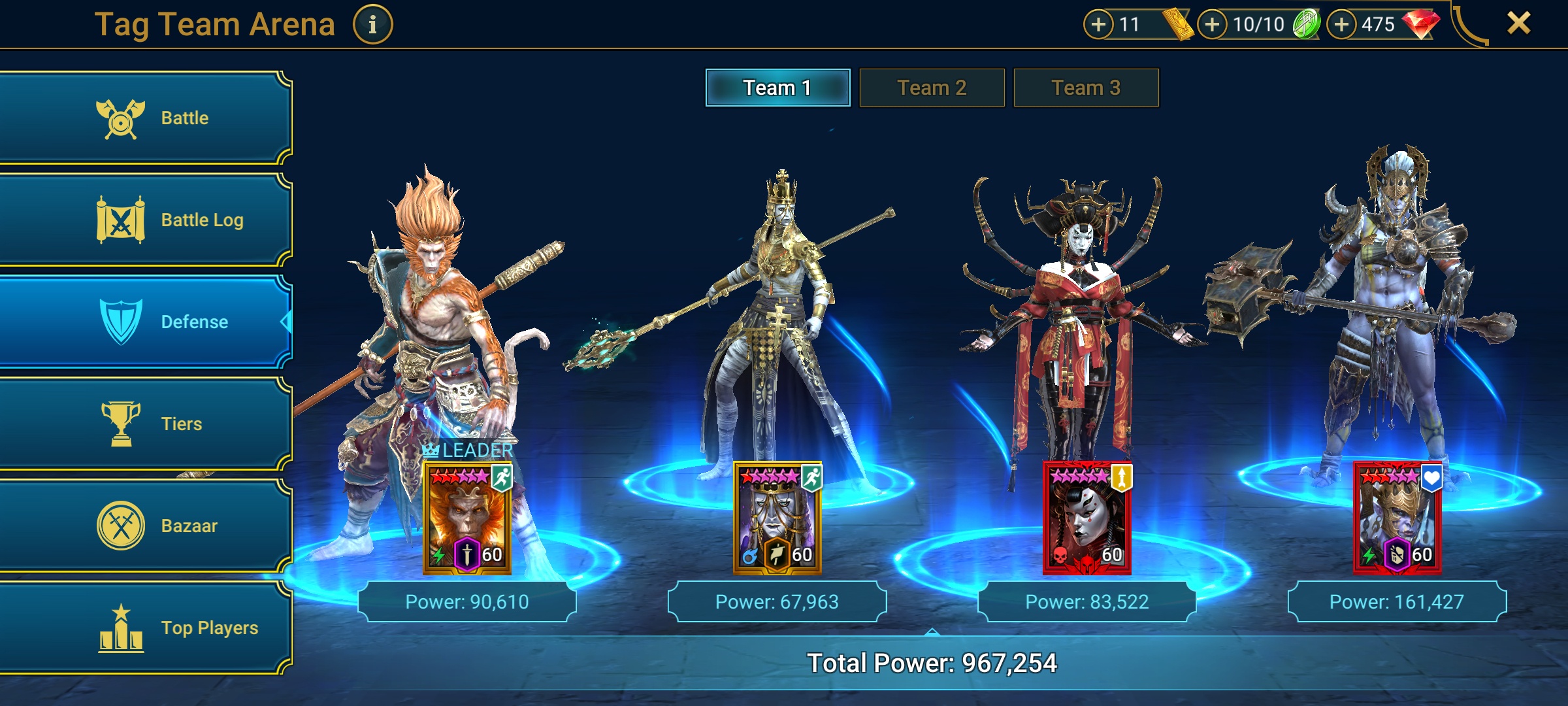
Task: Switch to the Team 3 tab
Action: point(1086,88)
